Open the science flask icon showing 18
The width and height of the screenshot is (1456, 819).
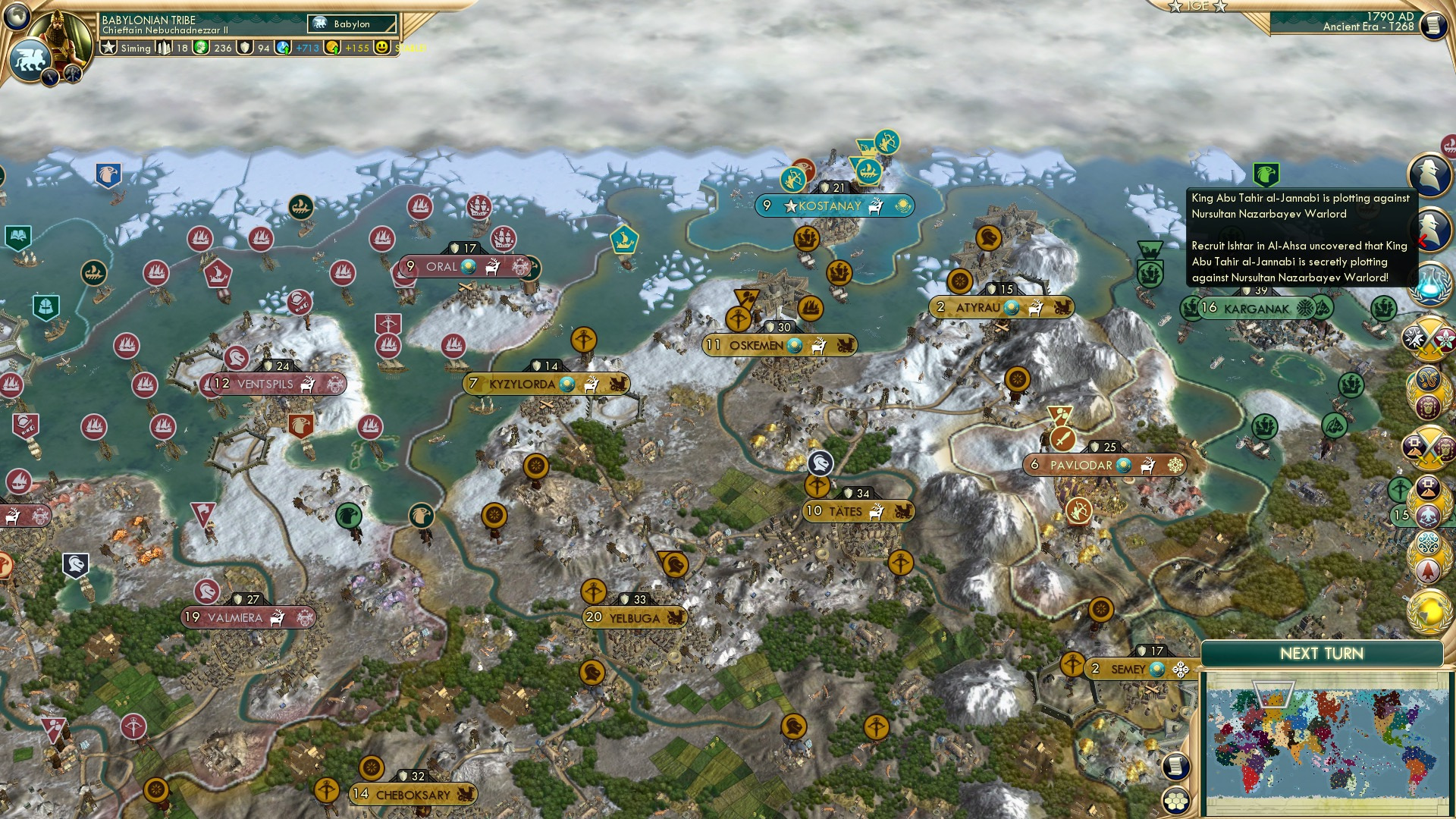pyautogui.click(x=164, y=48)
